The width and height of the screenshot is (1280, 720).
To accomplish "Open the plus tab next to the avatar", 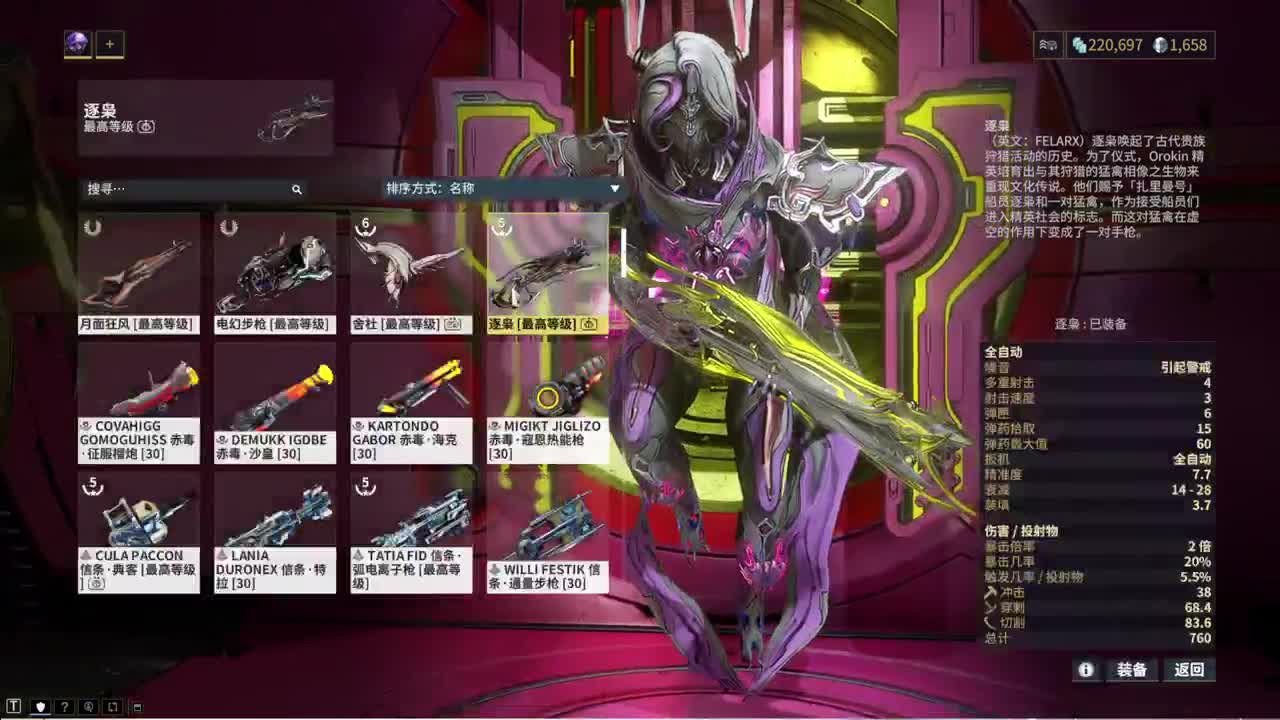I will click(x=108, y=43).
